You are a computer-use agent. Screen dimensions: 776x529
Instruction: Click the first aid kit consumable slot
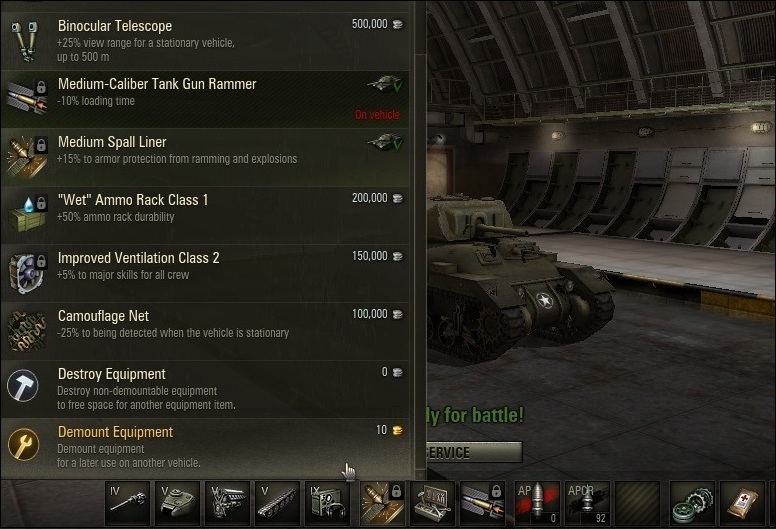[x=745, y=503]
